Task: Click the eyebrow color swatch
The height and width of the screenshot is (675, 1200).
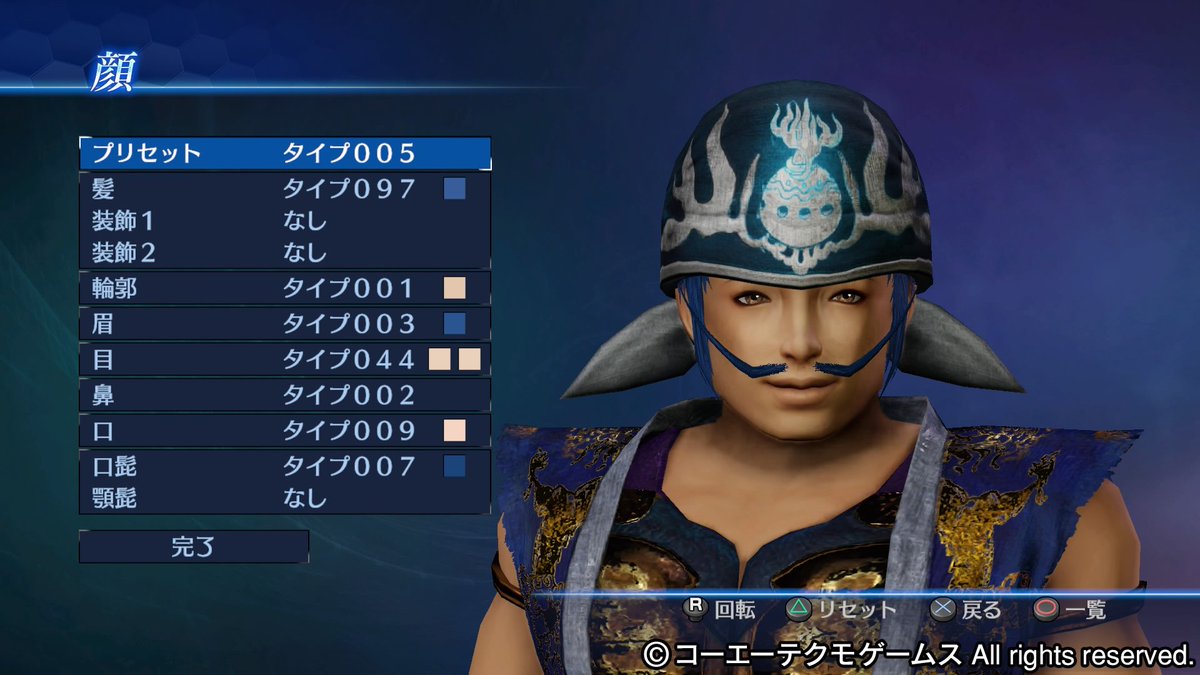Action: pos(455,324)
